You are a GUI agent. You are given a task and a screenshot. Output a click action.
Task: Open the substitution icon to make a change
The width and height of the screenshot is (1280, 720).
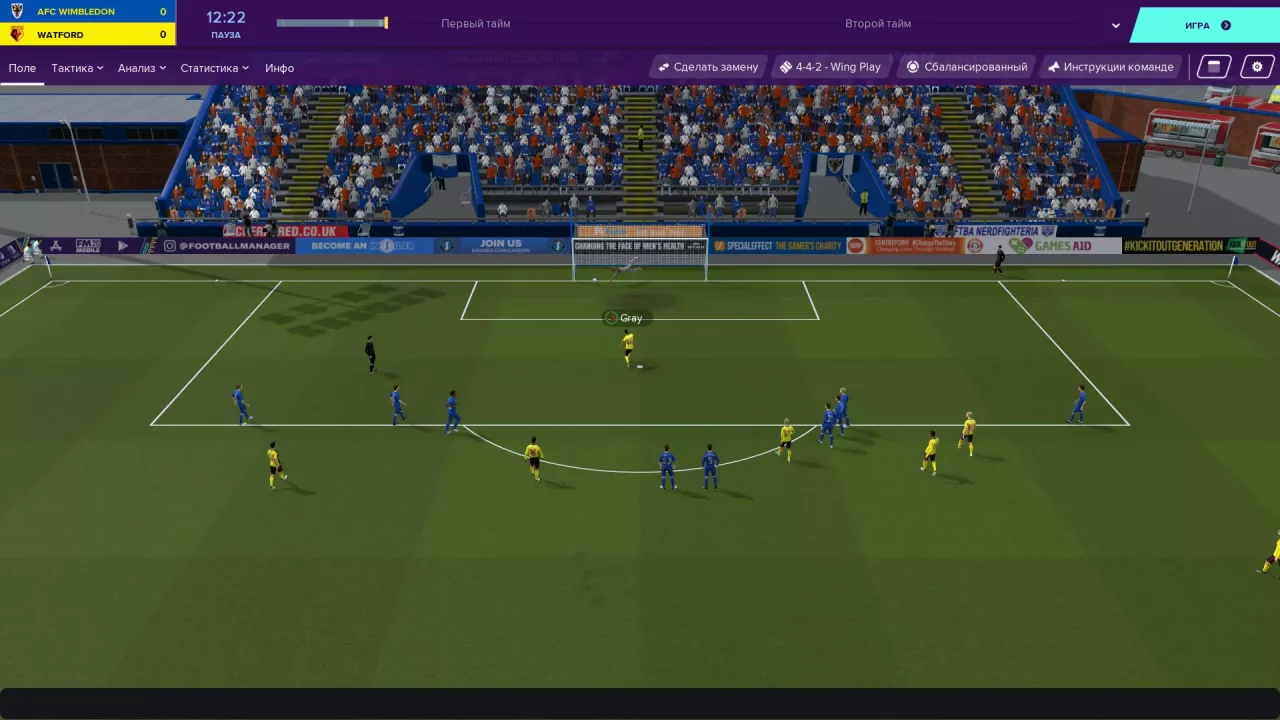[x=662, y=66]
